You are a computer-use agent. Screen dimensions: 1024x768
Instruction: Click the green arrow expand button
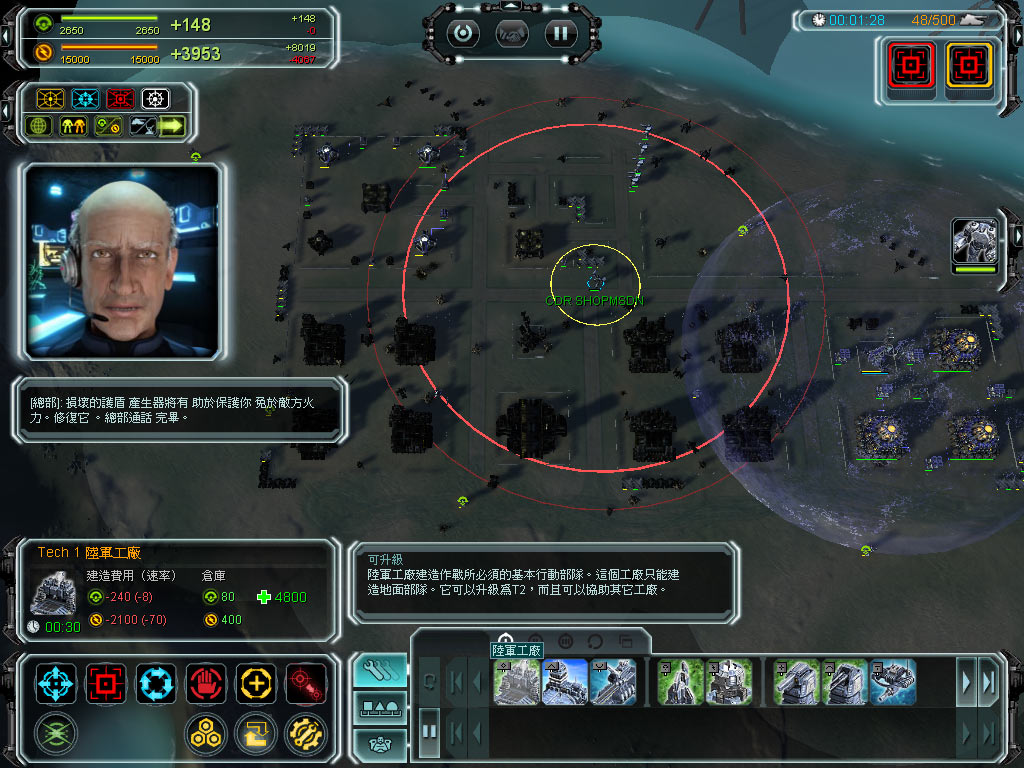[172, 126]
